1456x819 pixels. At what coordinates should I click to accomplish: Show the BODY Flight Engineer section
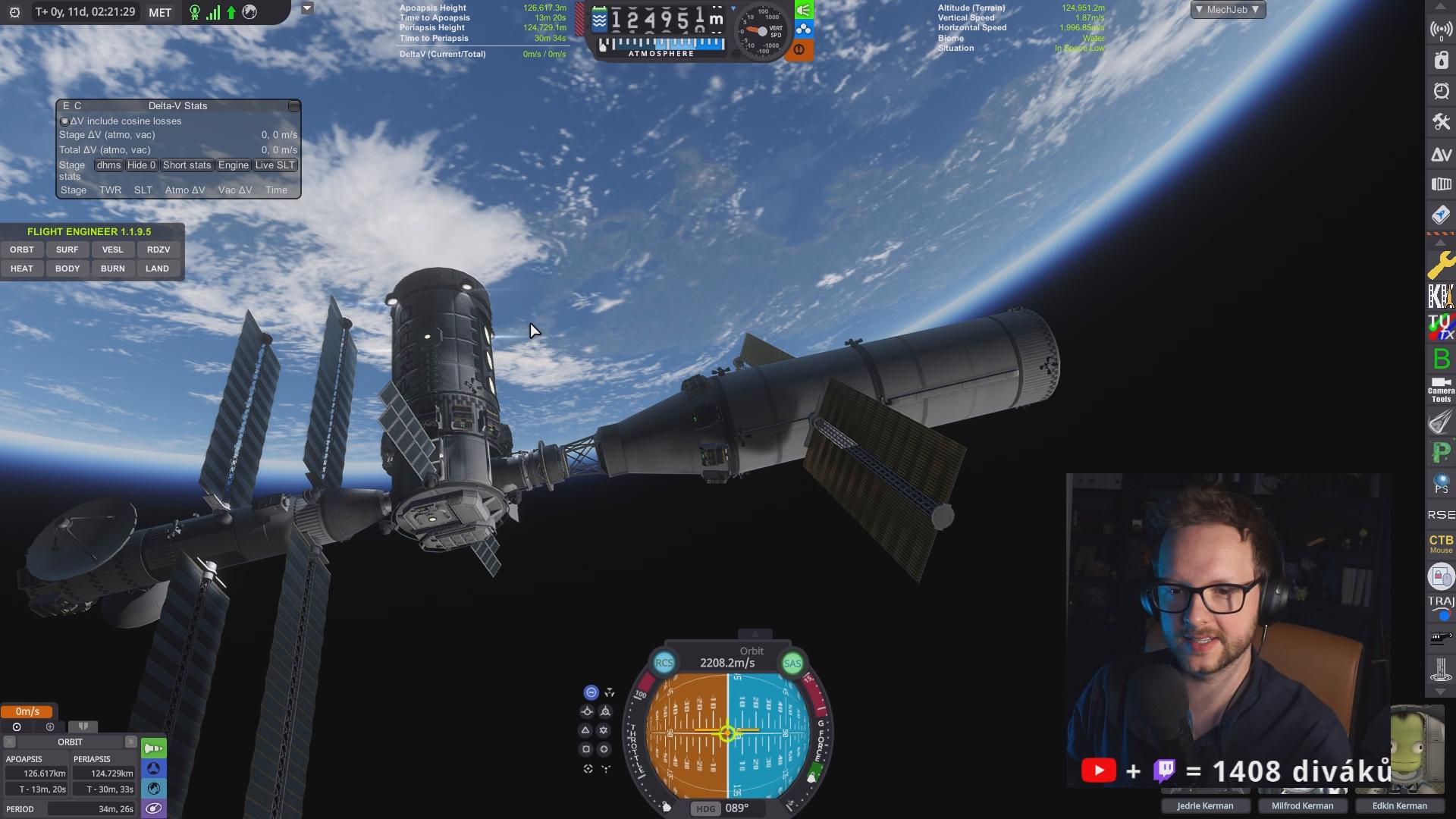point(67,268)
